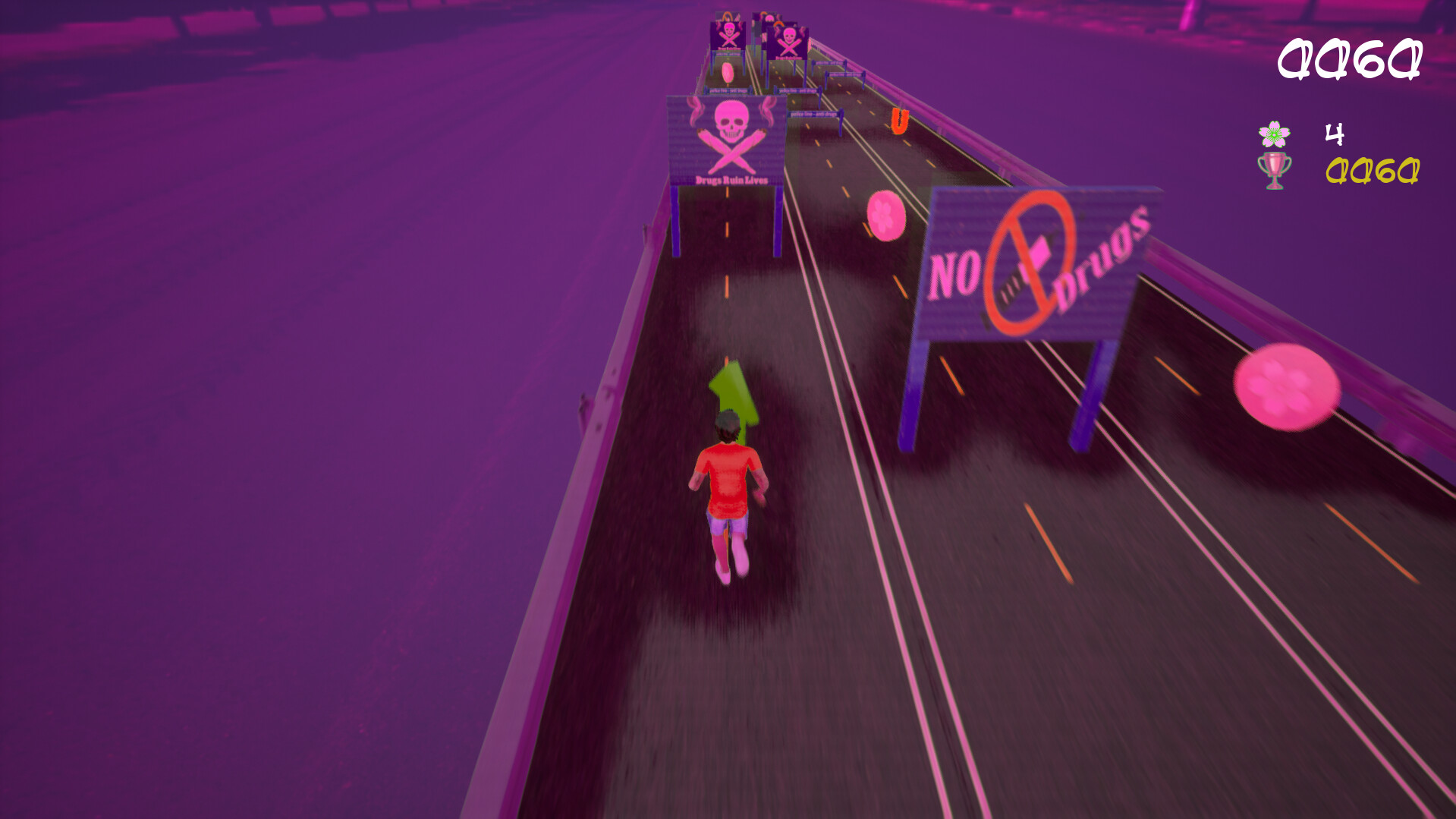This screenshot has width=1456, height=819.
Task: Click the nearest police line anti drugs barrier
Action: point(813,115)
